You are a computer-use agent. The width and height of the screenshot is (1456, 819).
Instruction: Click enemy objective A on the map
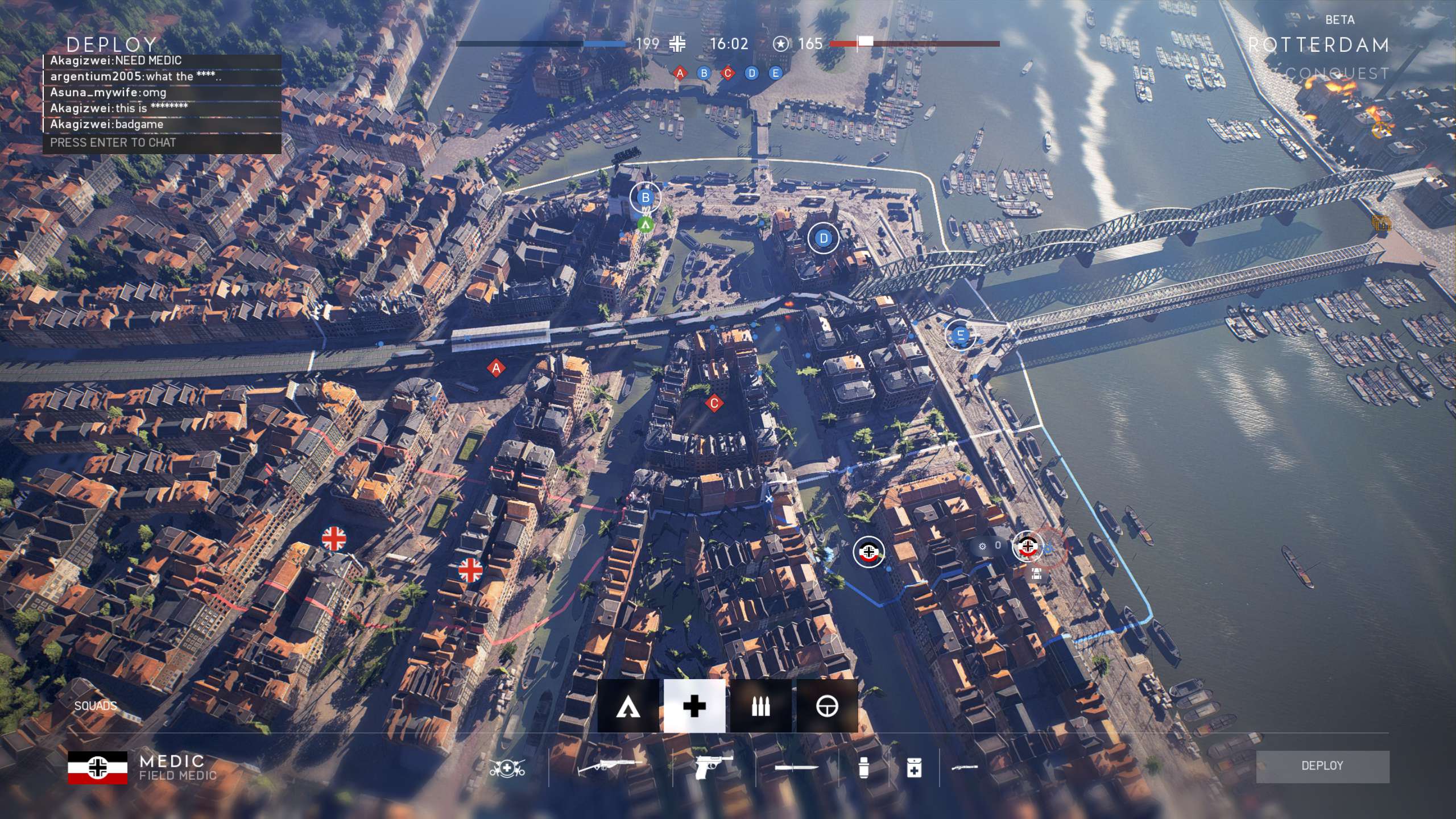click(x=496, y=369)
